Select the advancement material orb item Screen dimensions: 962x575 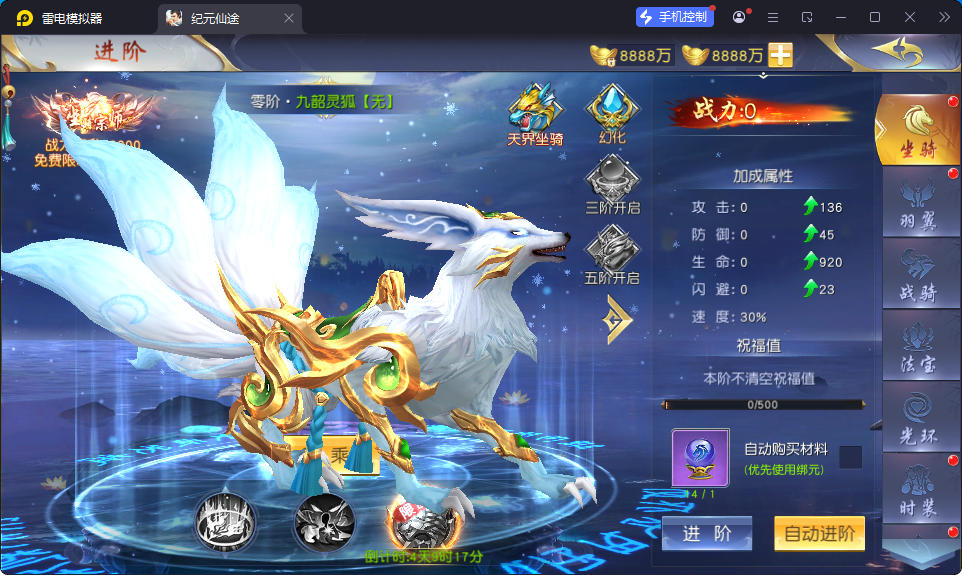pos(700,458)
